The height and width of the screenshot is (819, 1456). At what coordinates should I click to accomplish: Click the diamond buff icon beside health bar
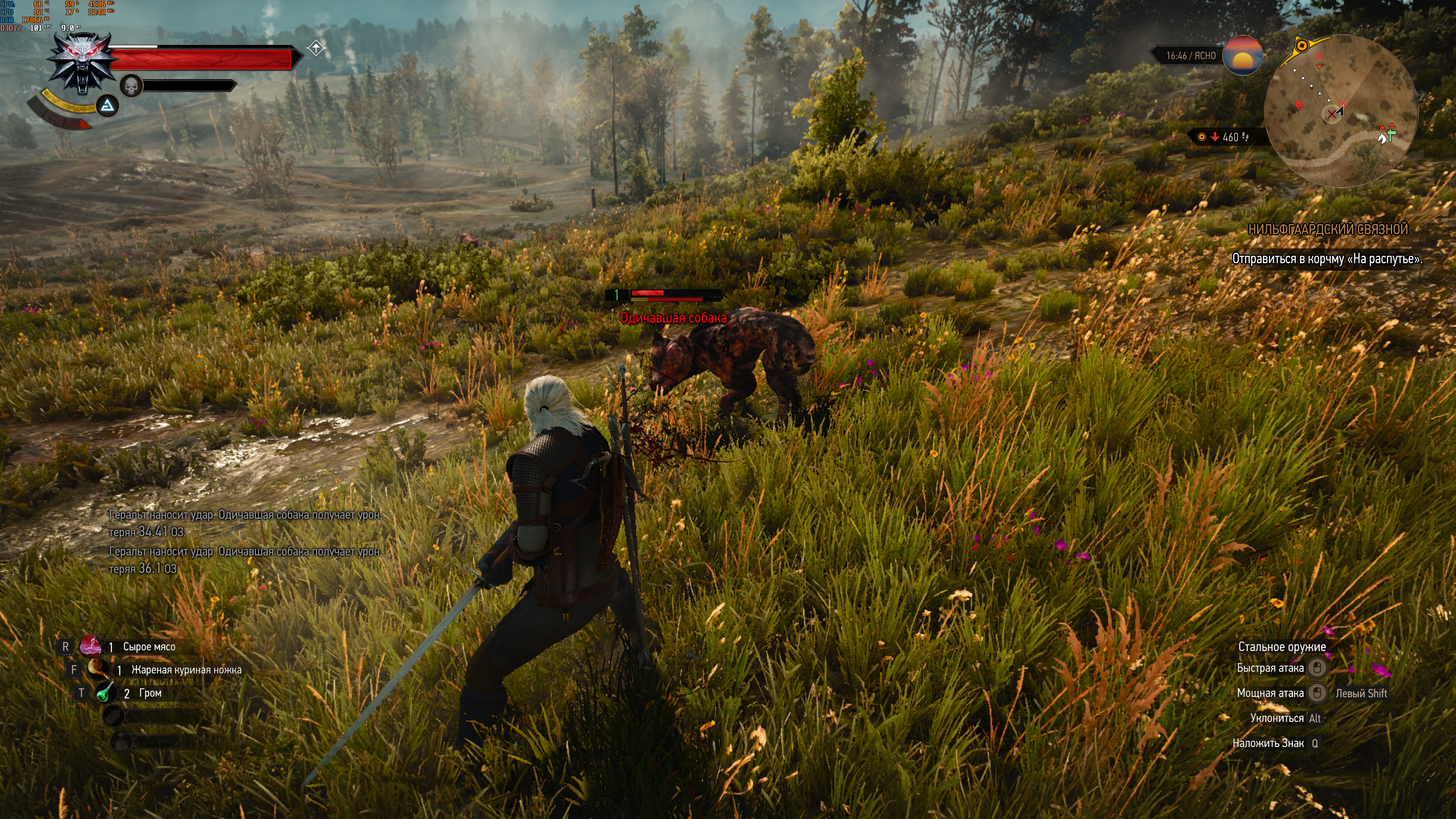(x=316, y=49)
